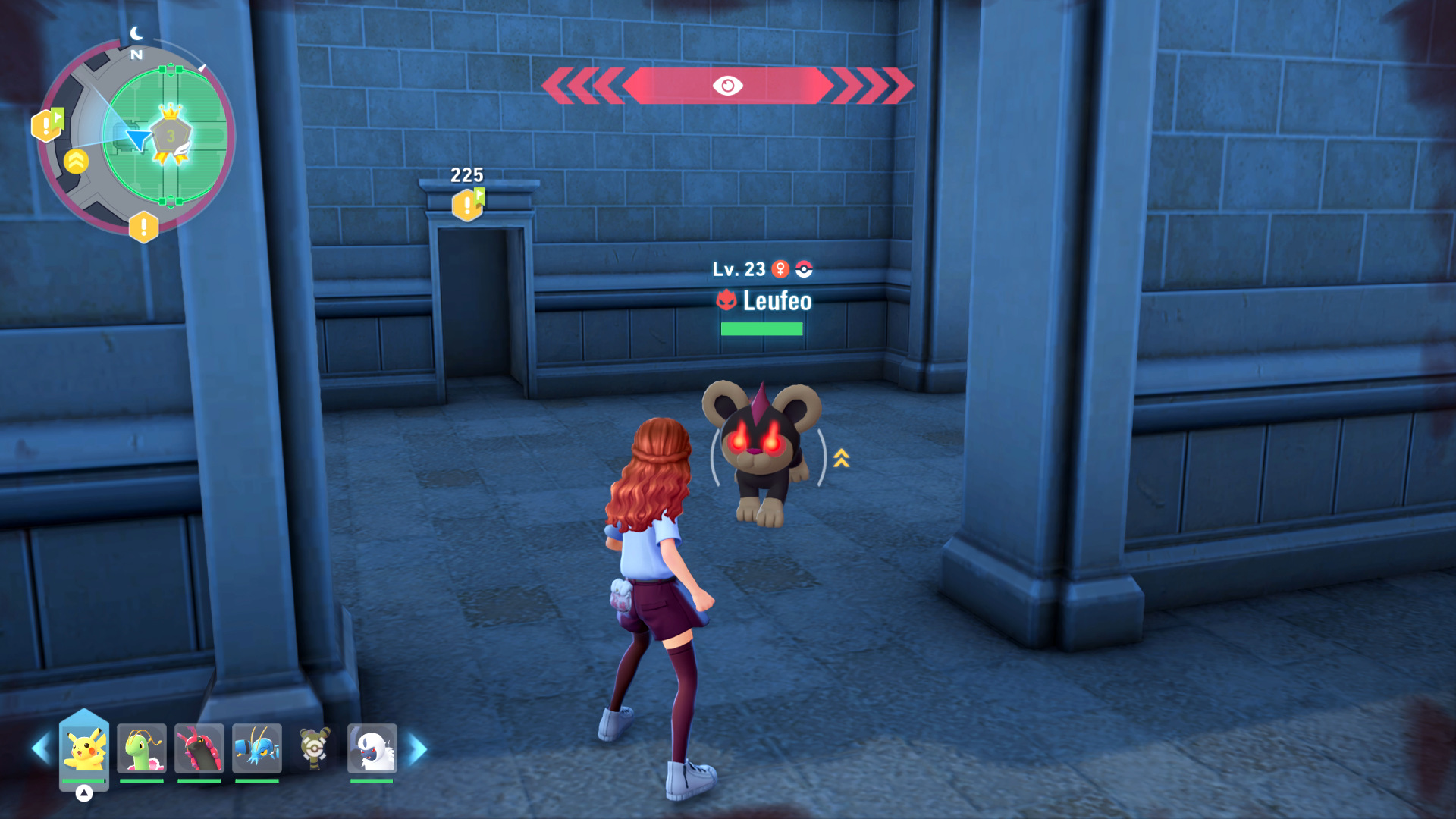Pick Absol from the party bar

(x=372, y=748)
